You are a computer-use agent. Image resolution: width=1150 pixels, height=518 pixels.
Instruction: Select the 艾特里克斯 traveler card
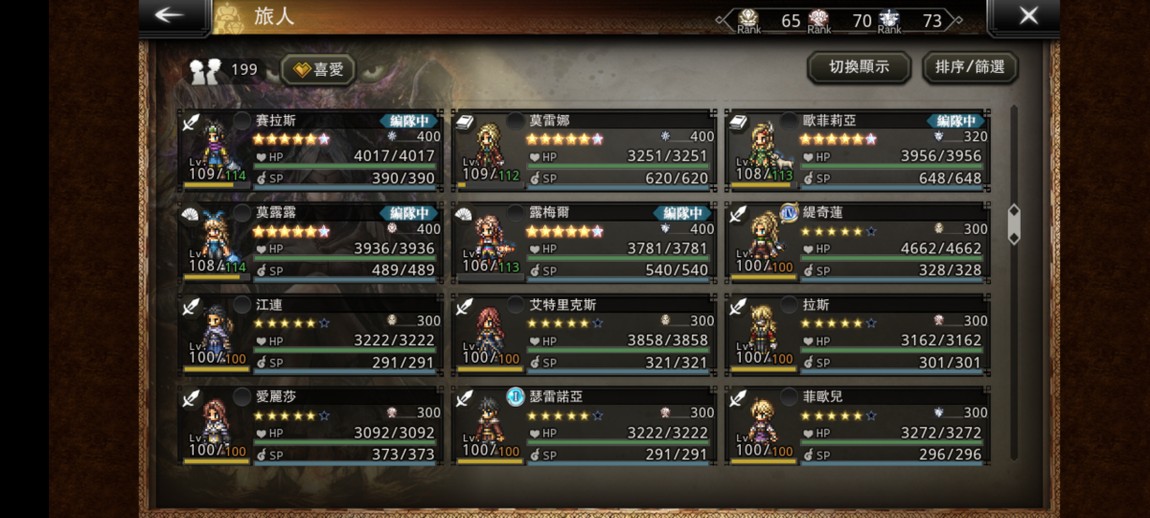(x=584, y=334)
